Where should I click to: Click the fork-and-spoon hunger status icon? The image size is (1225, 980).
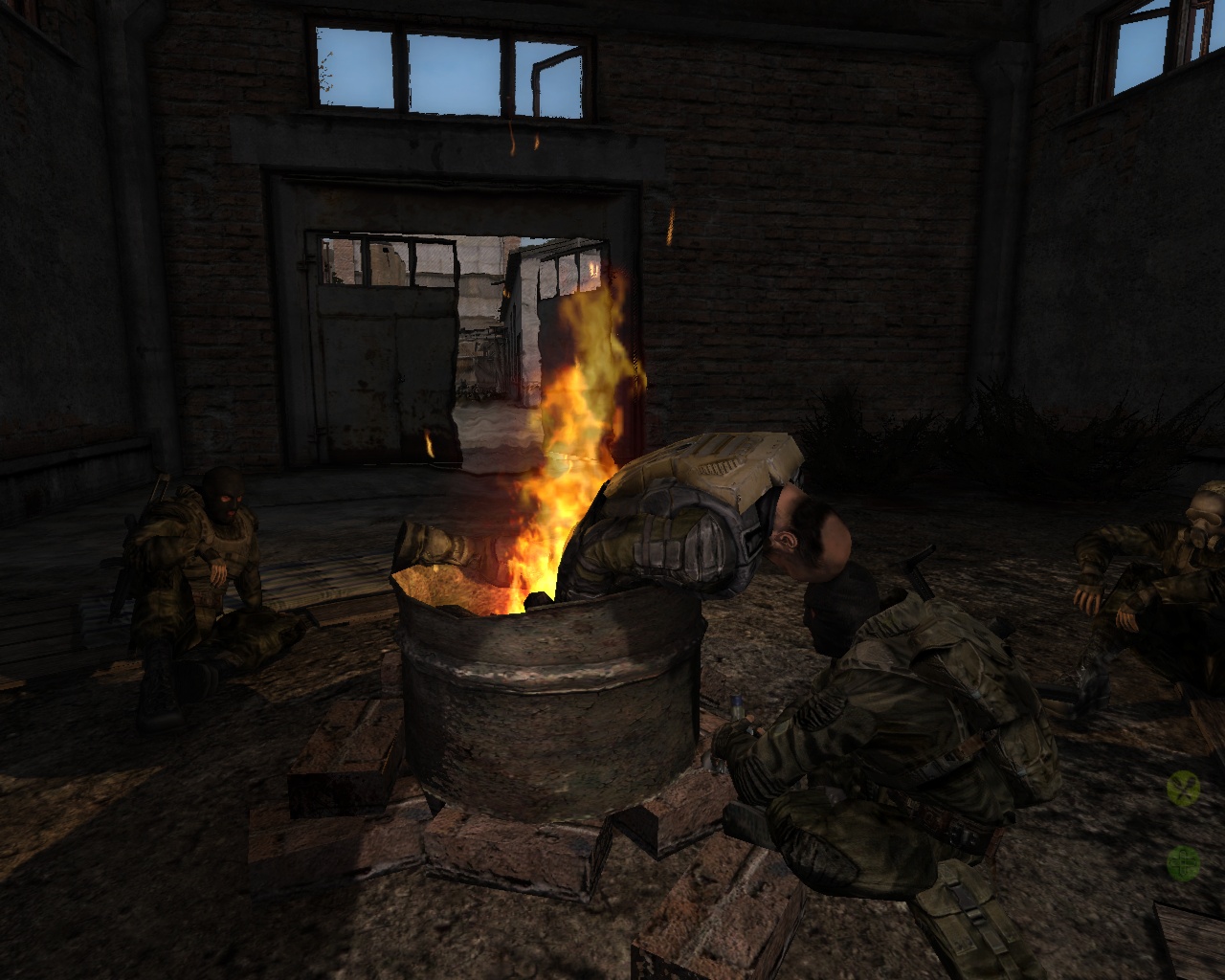[x=1185, y=789]
